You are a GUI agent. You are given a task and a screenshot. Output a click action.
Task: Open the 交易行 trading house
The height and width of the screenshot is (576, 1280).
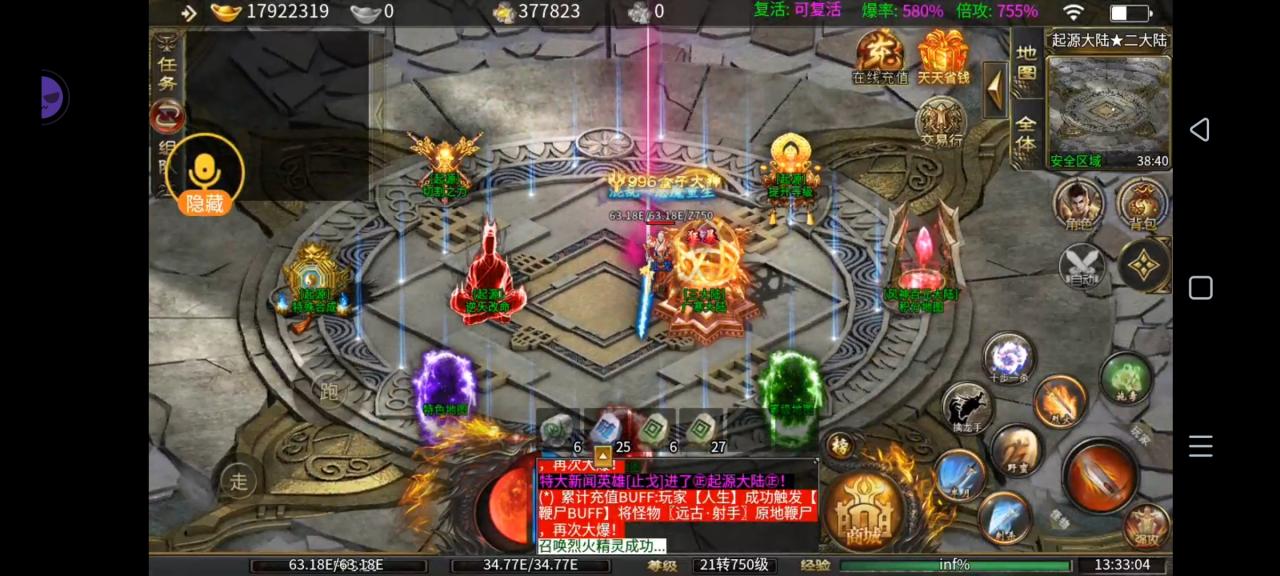(941, 122)
